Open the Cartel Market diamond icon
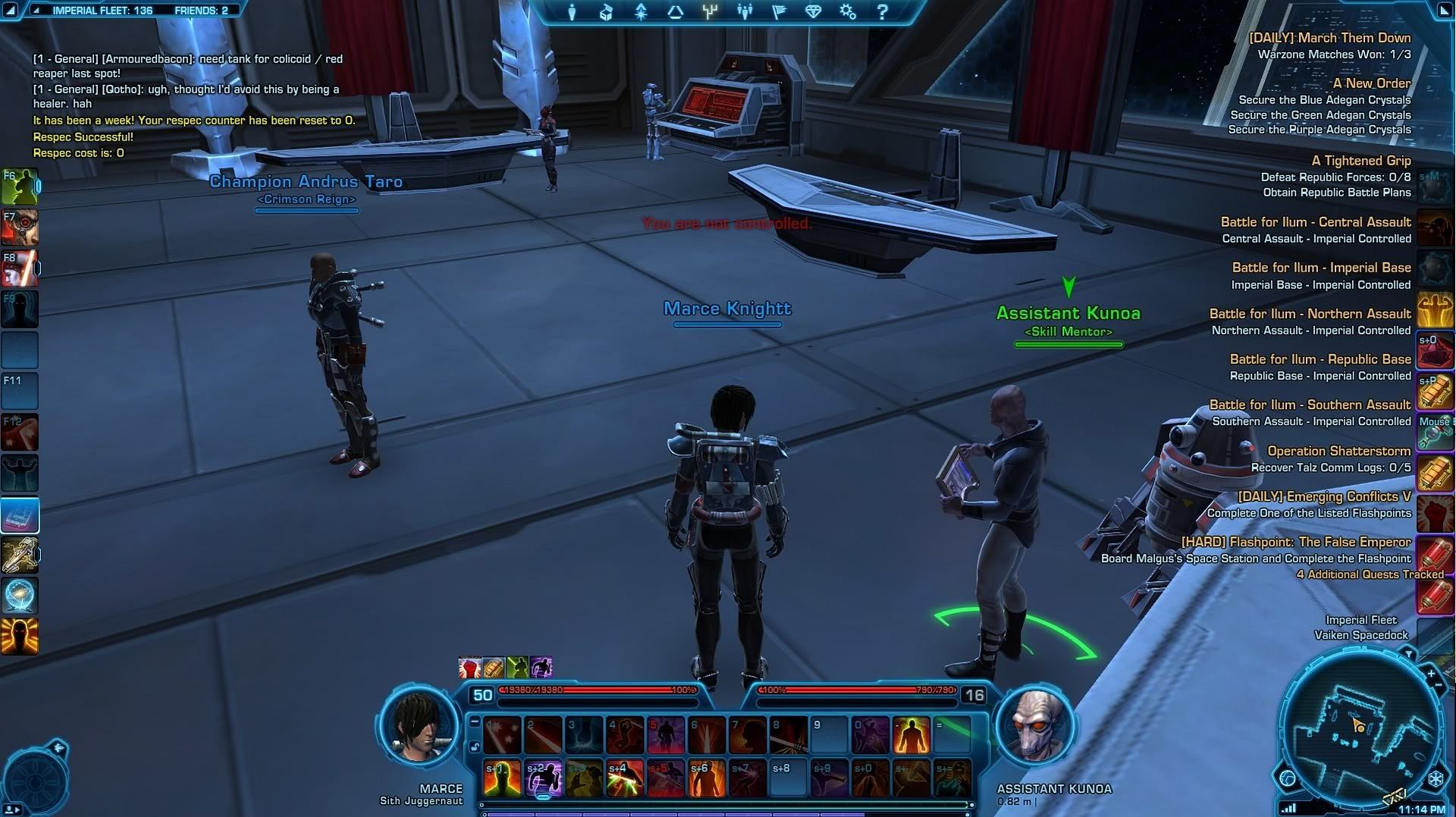The image size is (1456, 817). point(813,12)
